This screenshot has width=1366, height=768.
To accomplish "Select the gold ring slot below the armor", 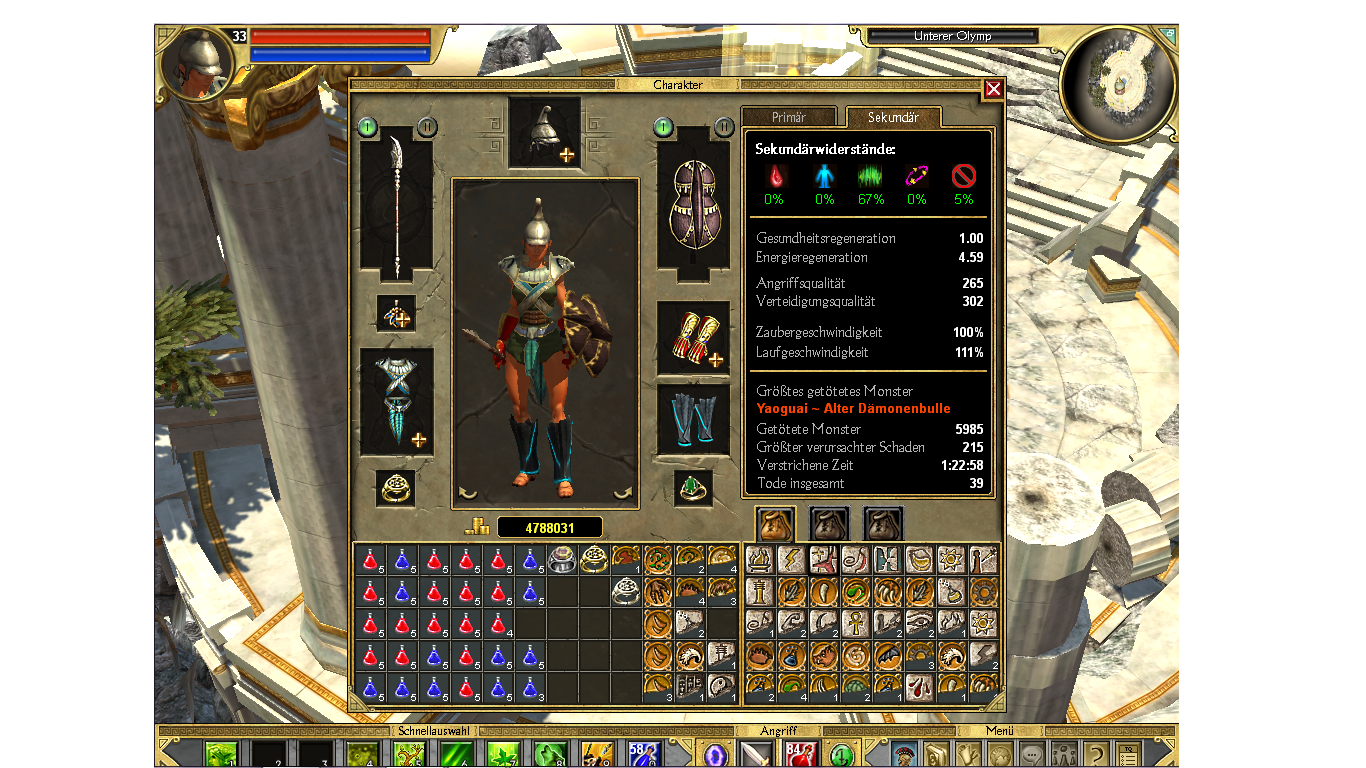I will tap(397, 488).
